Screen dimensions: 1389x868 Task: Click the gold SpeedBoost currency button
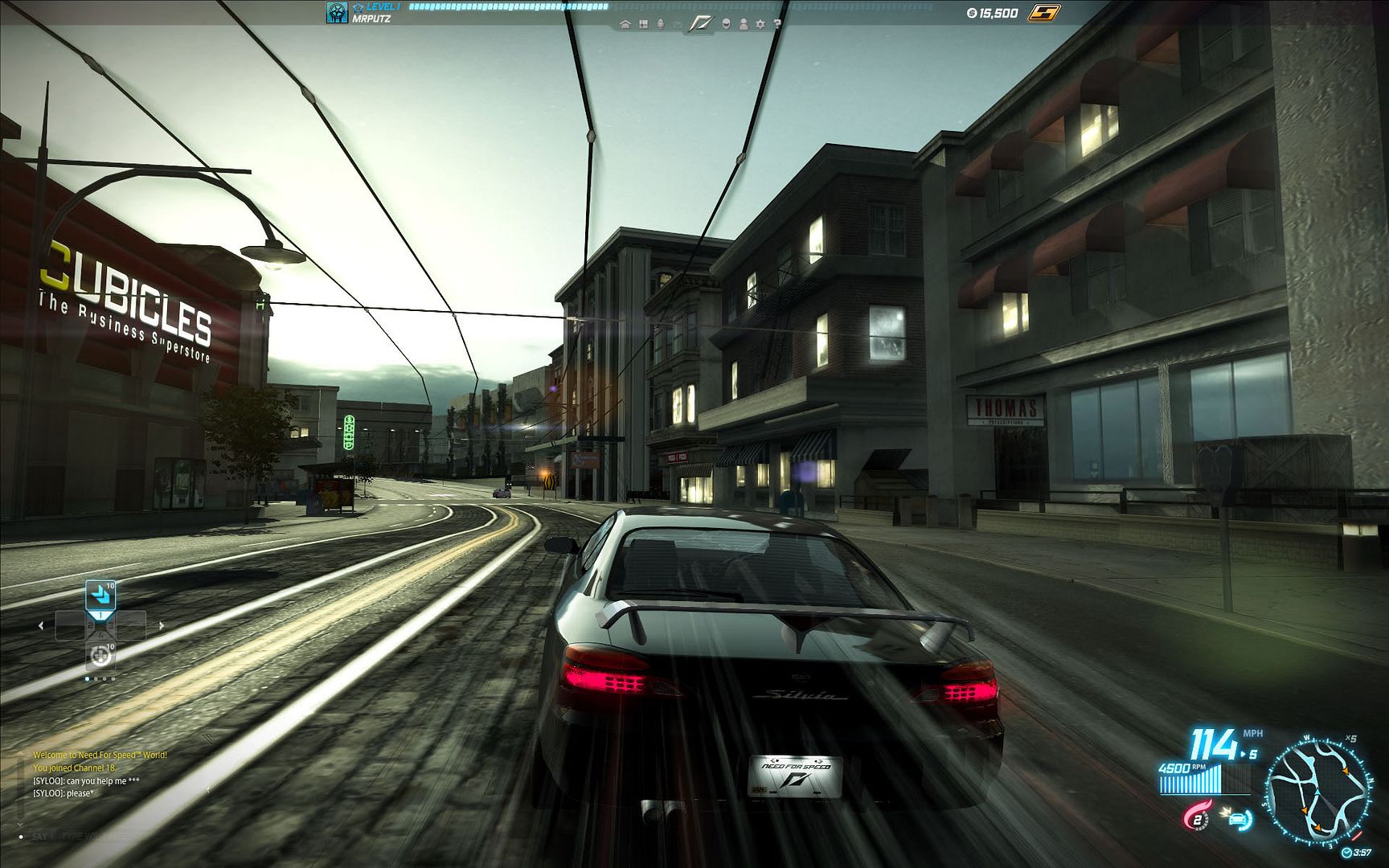(1044, 12)
